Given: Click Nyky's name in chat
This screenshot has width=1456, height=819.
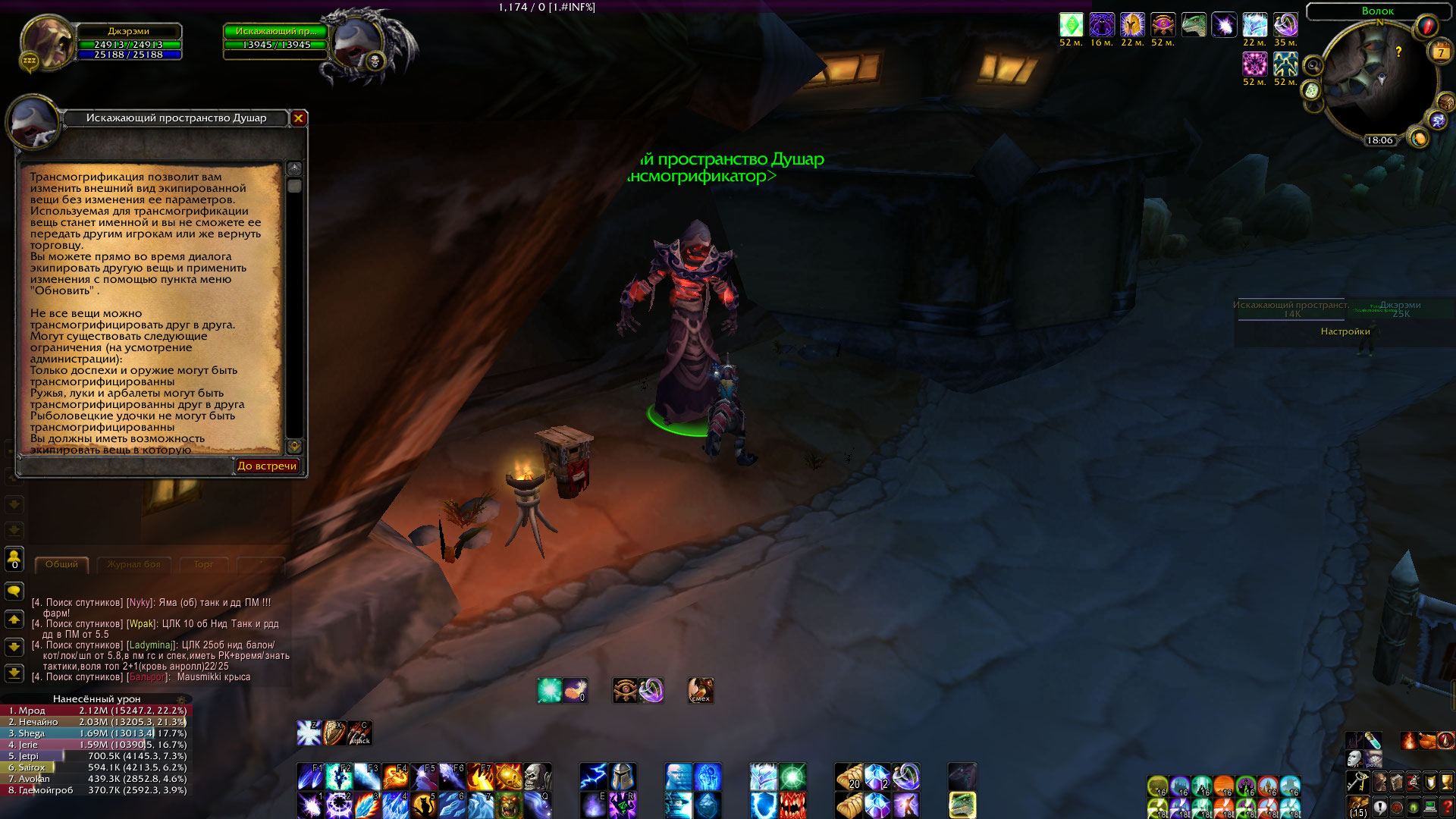Looking at the screenshot, I should [x=140, y=603].
